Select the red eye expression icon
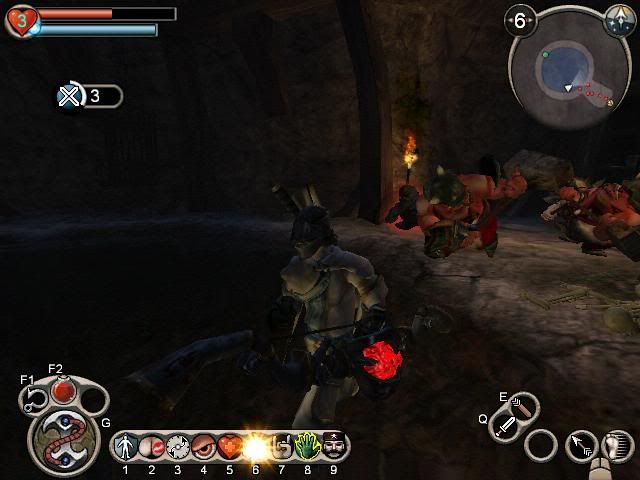The height and width of the screenshot is (480, 640). (x=204, y=446)
